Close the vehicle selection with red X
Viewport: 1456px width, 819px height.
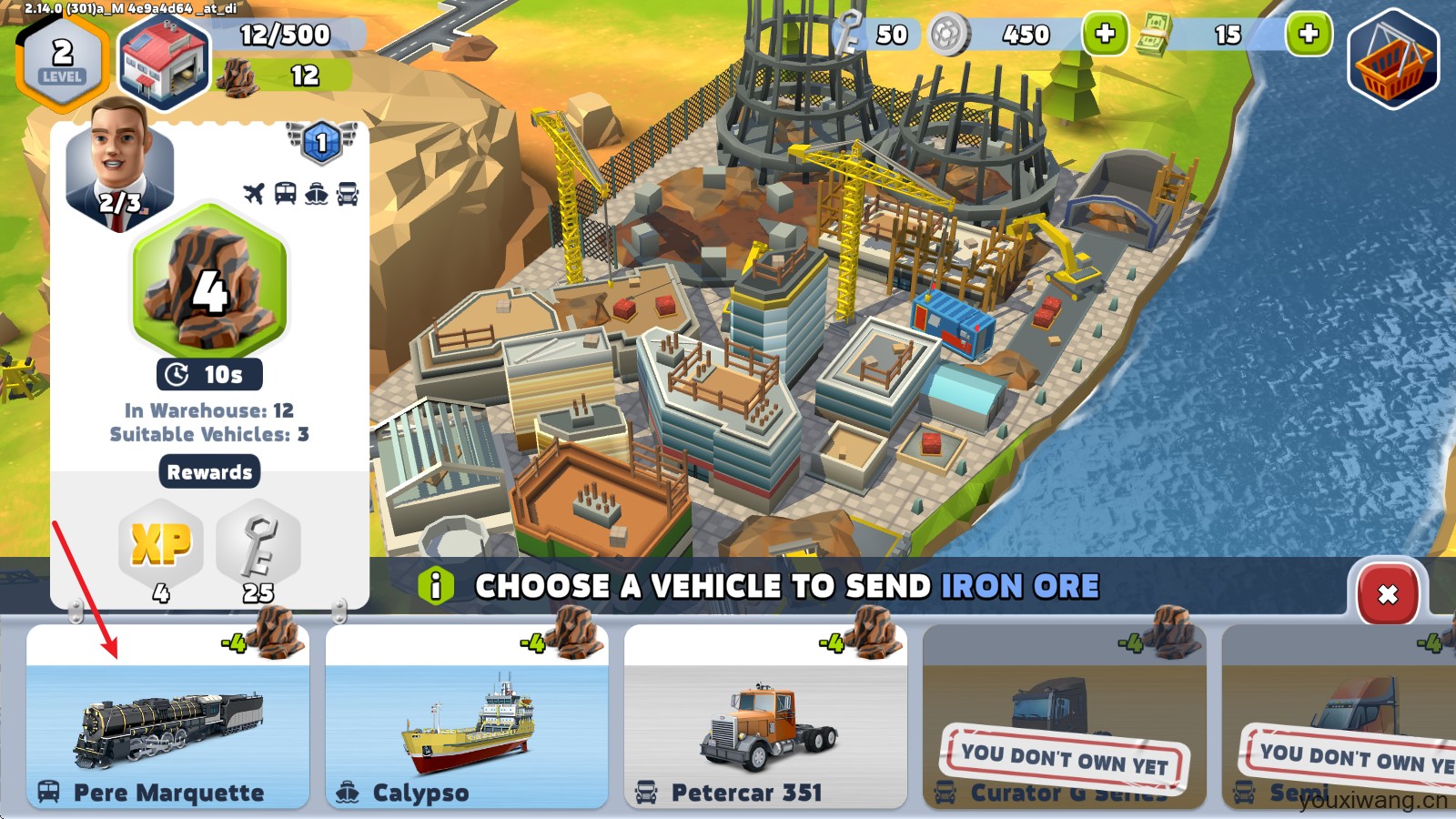coord(1387,594)
